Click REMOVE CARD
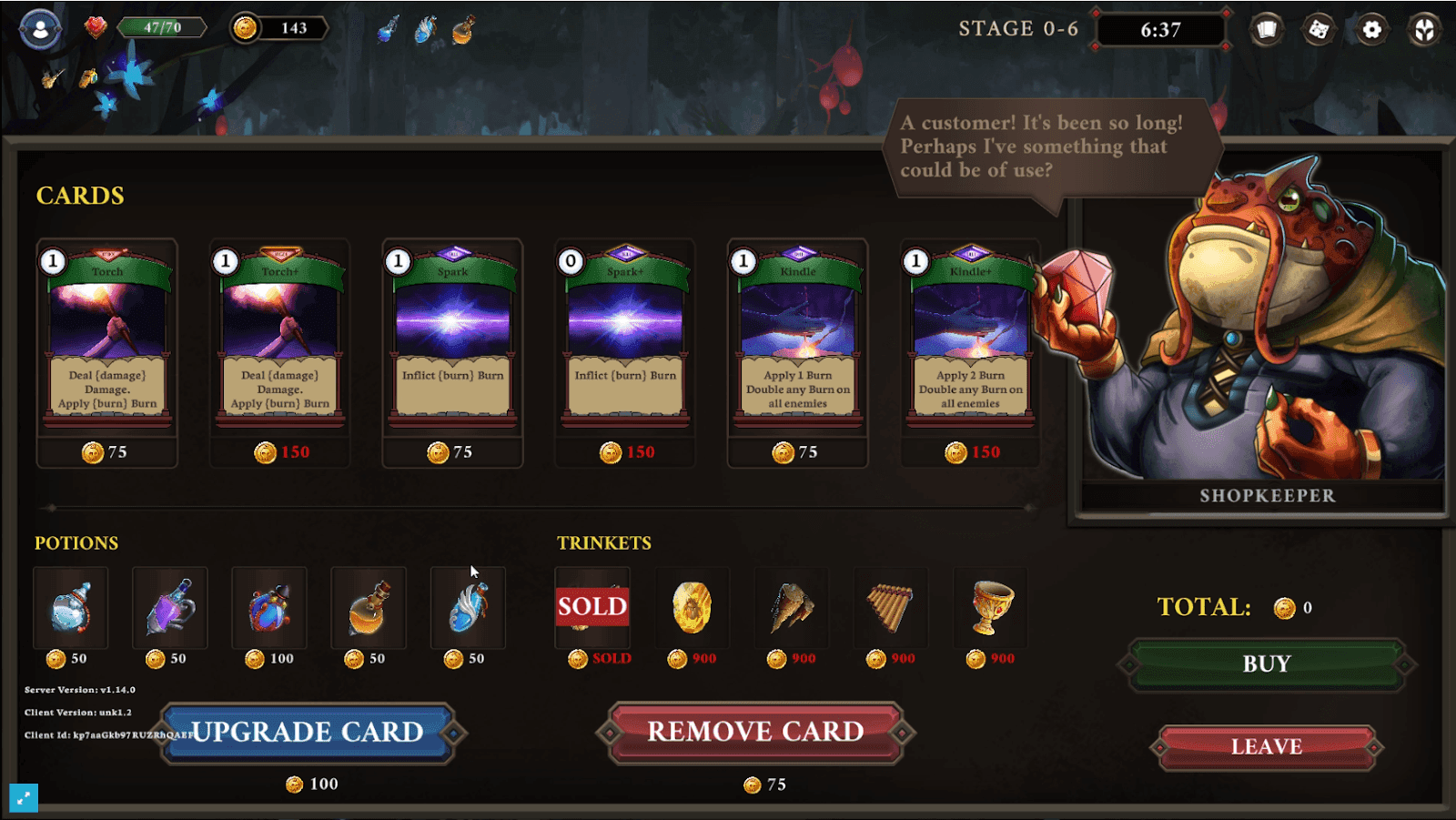The height and width of the screenshot is (820, 1456). [x=755, y=732]
